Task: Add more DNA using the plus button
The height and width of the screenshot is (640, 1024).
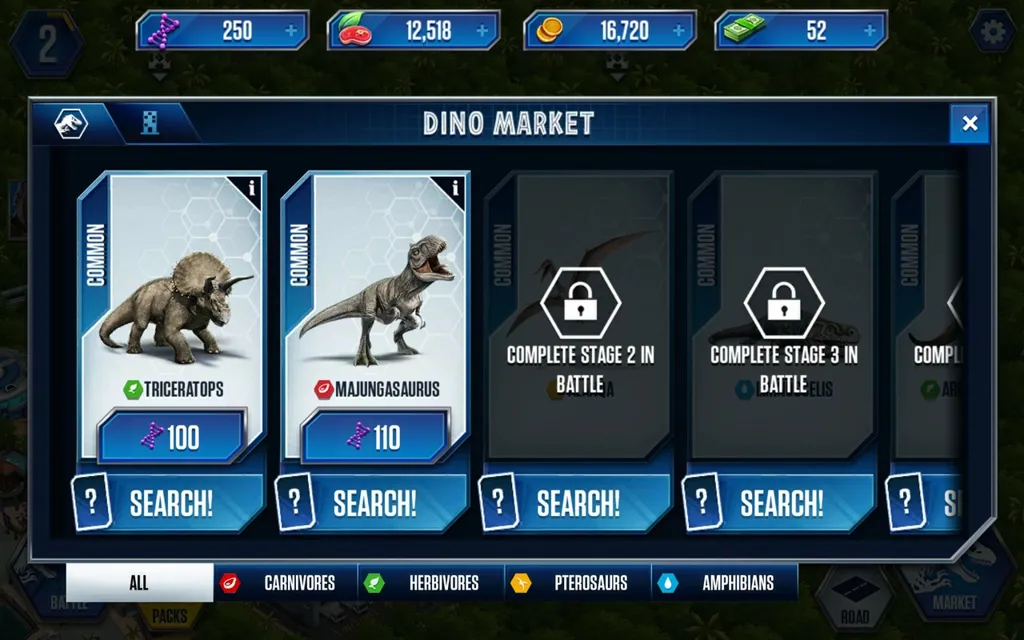Action: click(291, 31)
